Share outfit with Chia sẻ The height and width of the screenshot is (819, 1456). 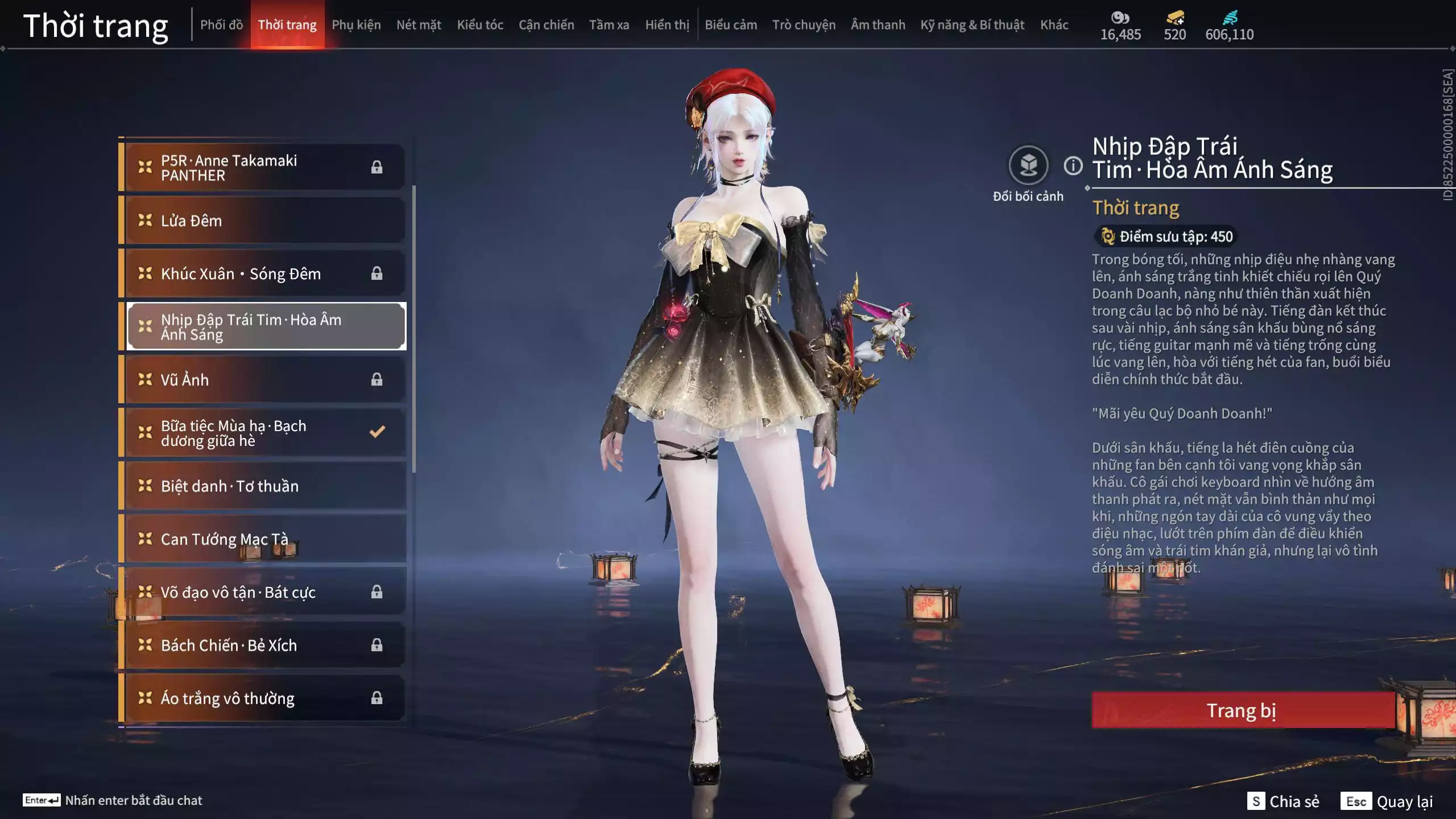tap(1283, 801)
